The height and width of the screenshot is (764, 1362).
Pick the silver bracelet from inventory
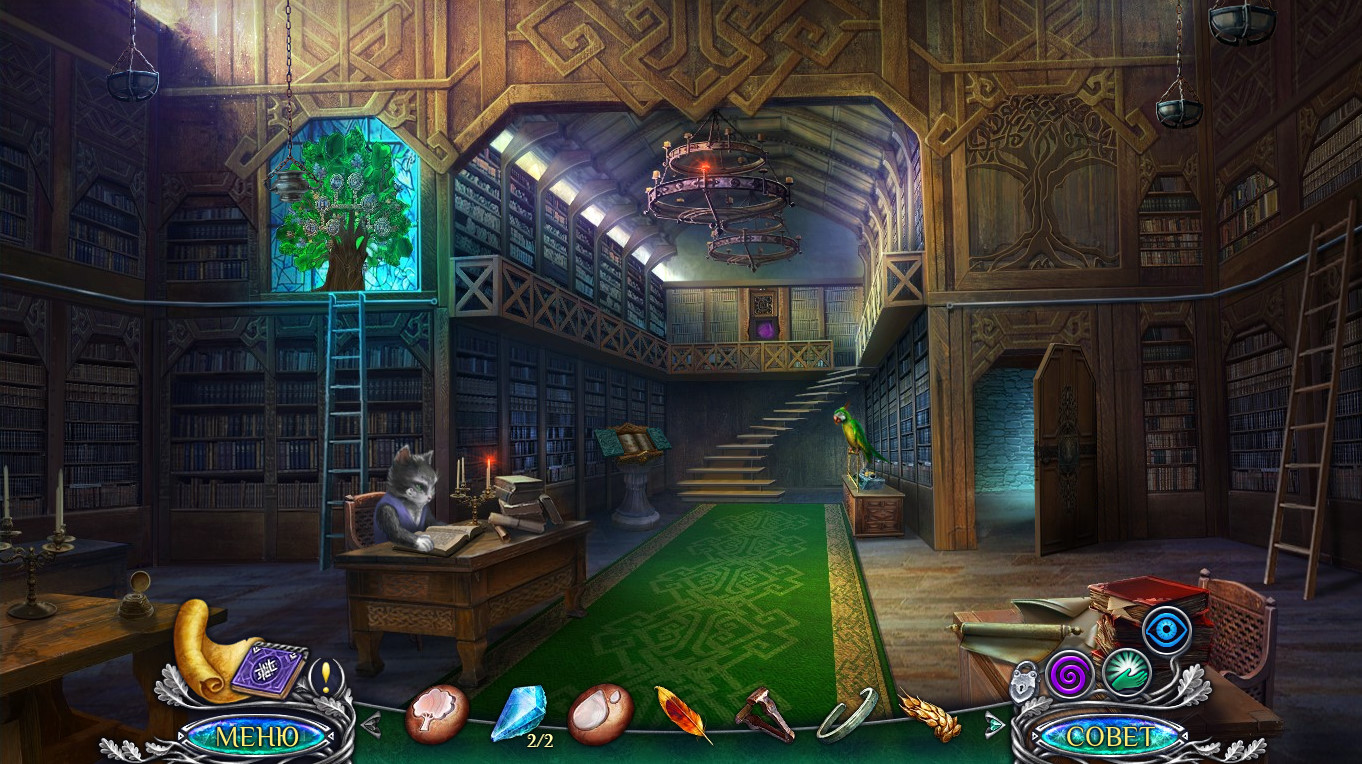846,716
